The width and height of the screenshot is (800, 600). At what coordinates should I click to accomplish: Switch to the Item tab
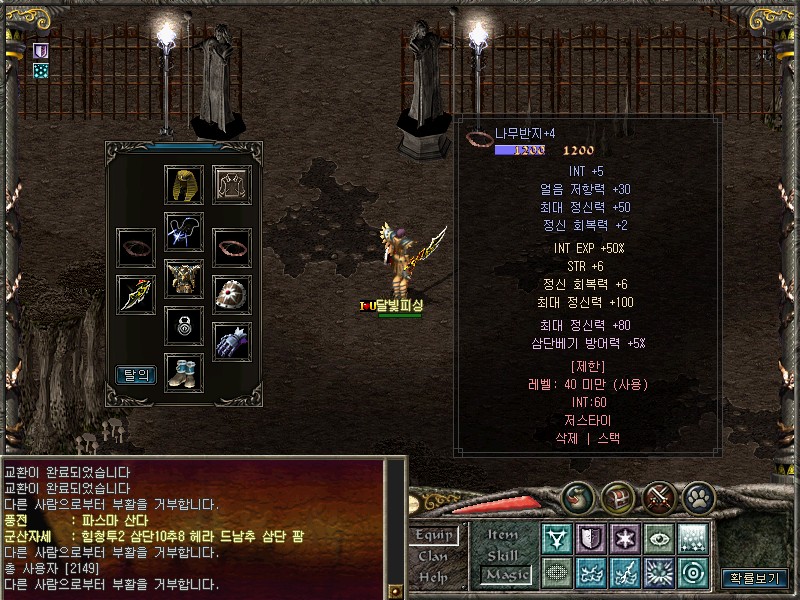(503, 536)
